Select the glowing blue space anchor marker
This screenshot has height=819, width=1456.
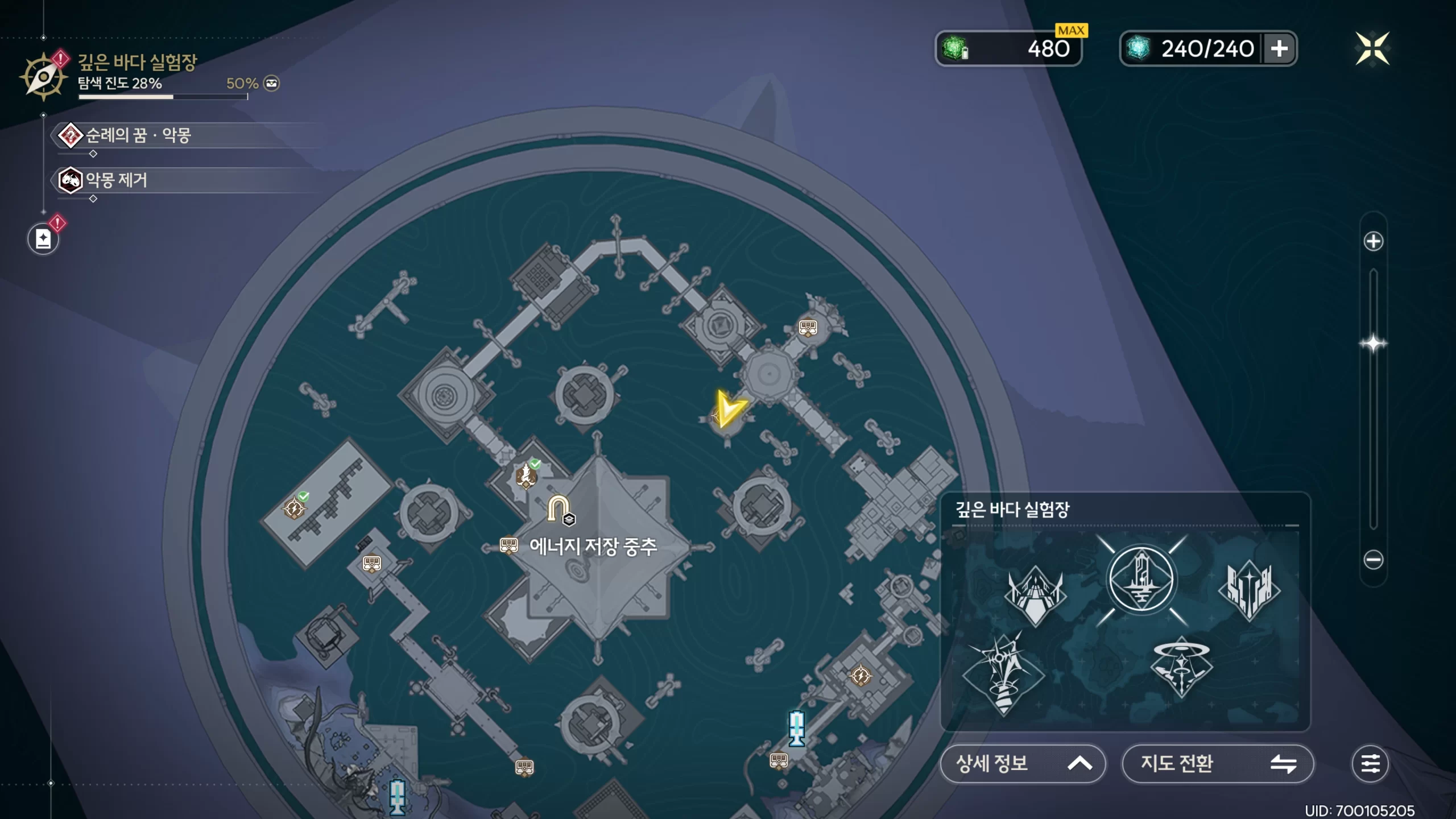tap(796, 728)
